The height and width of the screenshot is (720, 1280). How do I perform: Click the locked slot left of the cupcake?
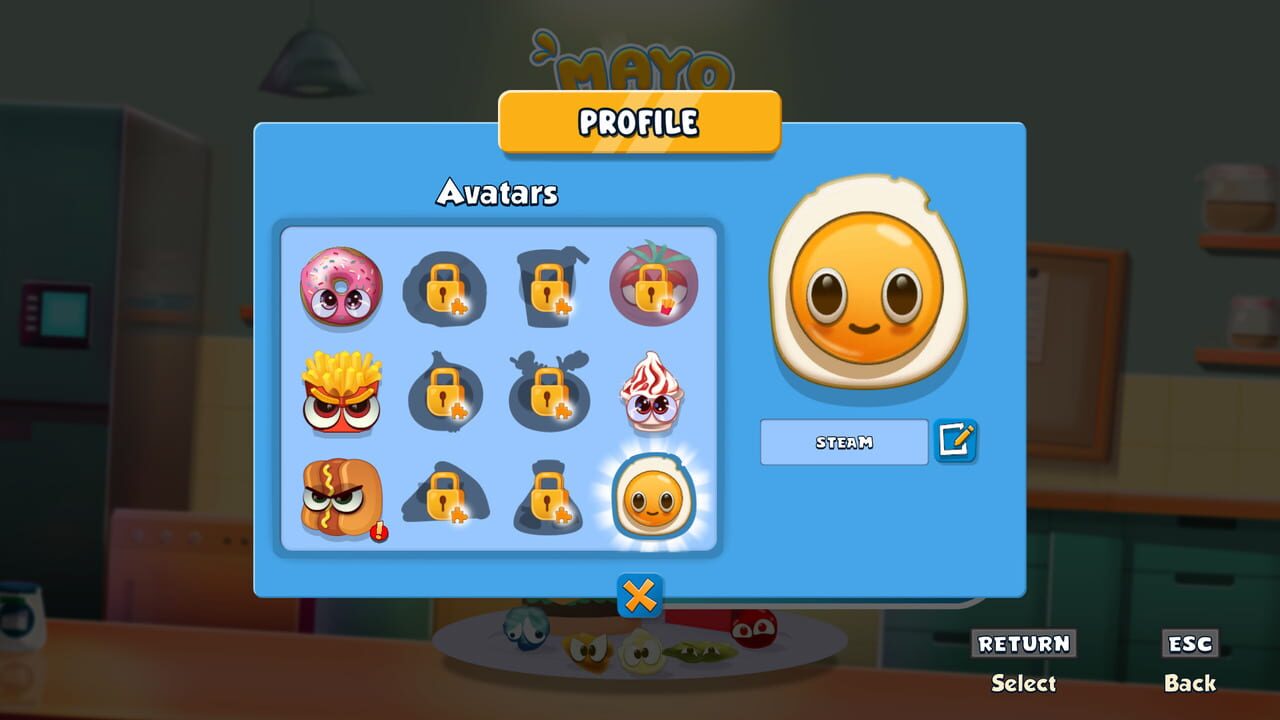tap(551, 394)
